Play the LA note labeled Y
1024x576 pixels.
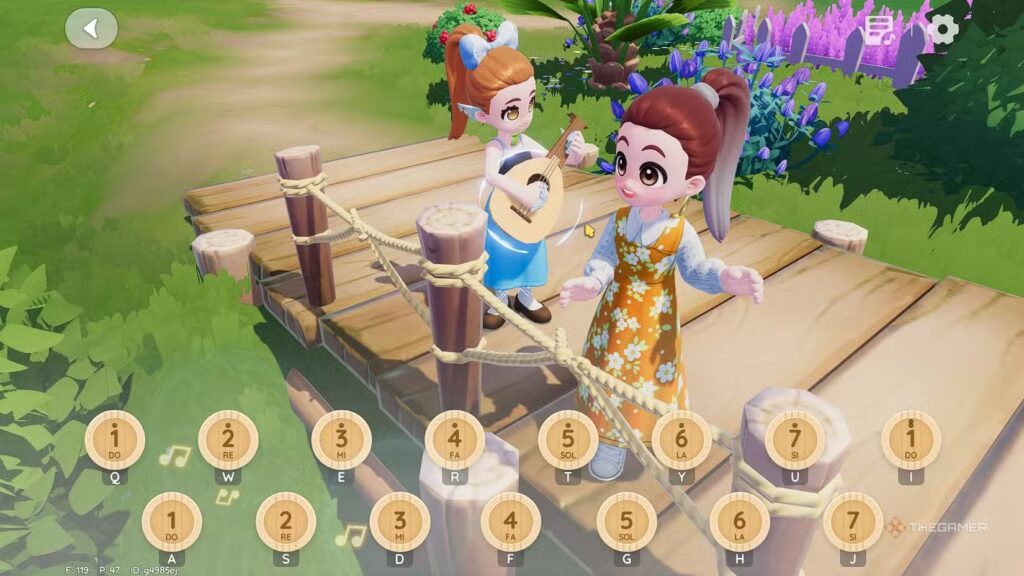click(x=682, y=440)
